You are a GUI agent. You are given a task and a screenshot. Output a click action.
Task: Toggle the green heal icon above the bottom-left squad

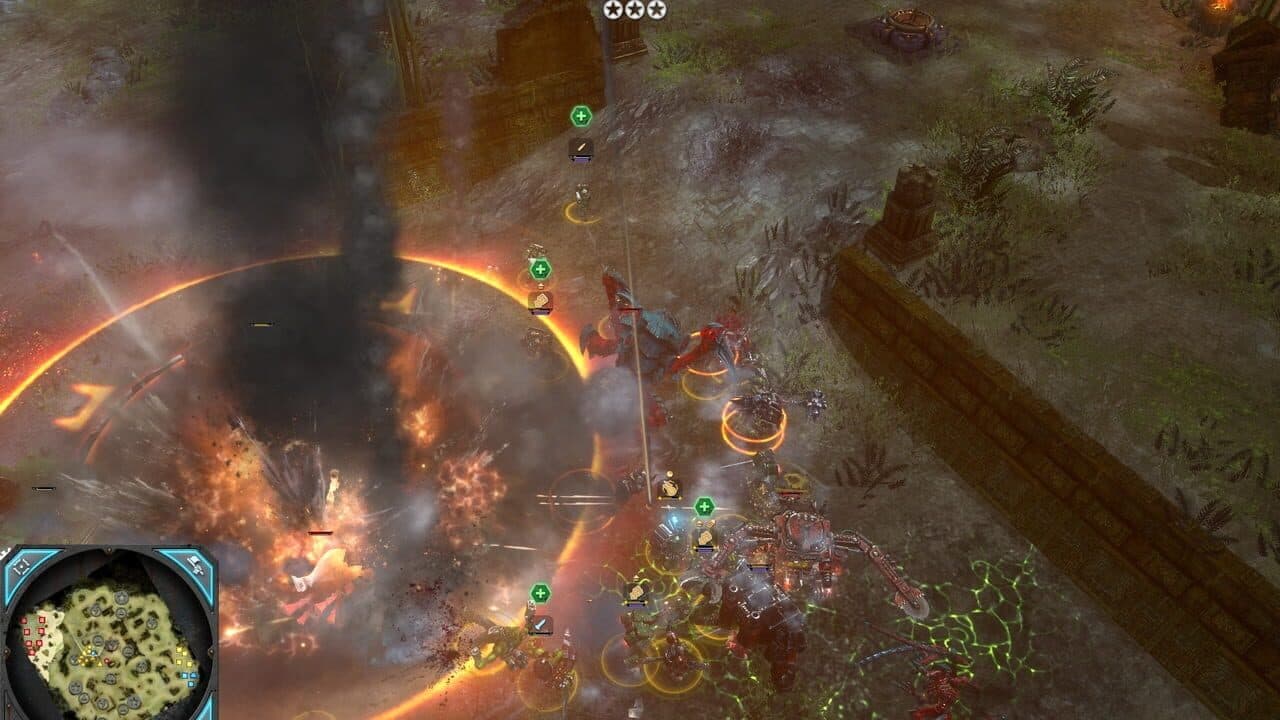540,593
